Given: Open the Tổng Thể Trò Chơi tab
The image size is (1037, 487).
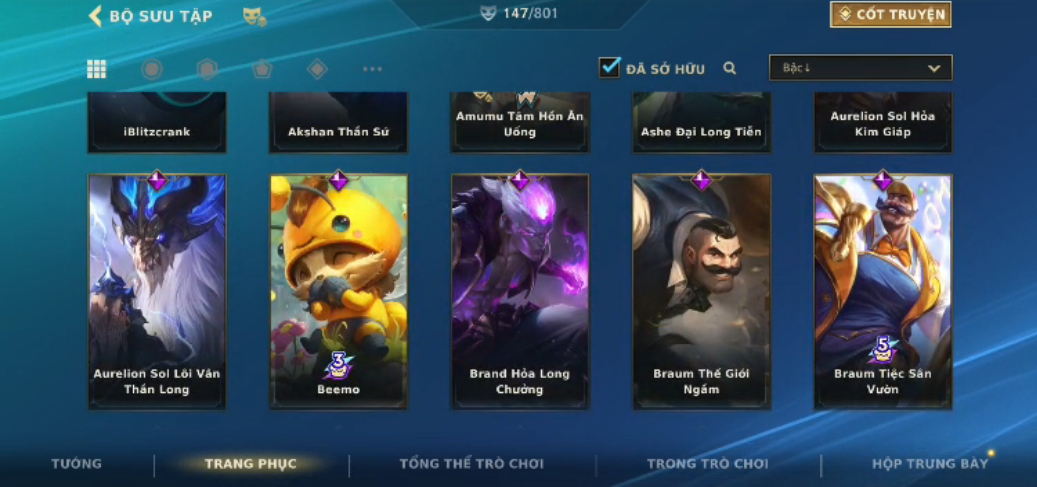Looking at the screenshot, I should pyautogui.click(x=471, y=464).
